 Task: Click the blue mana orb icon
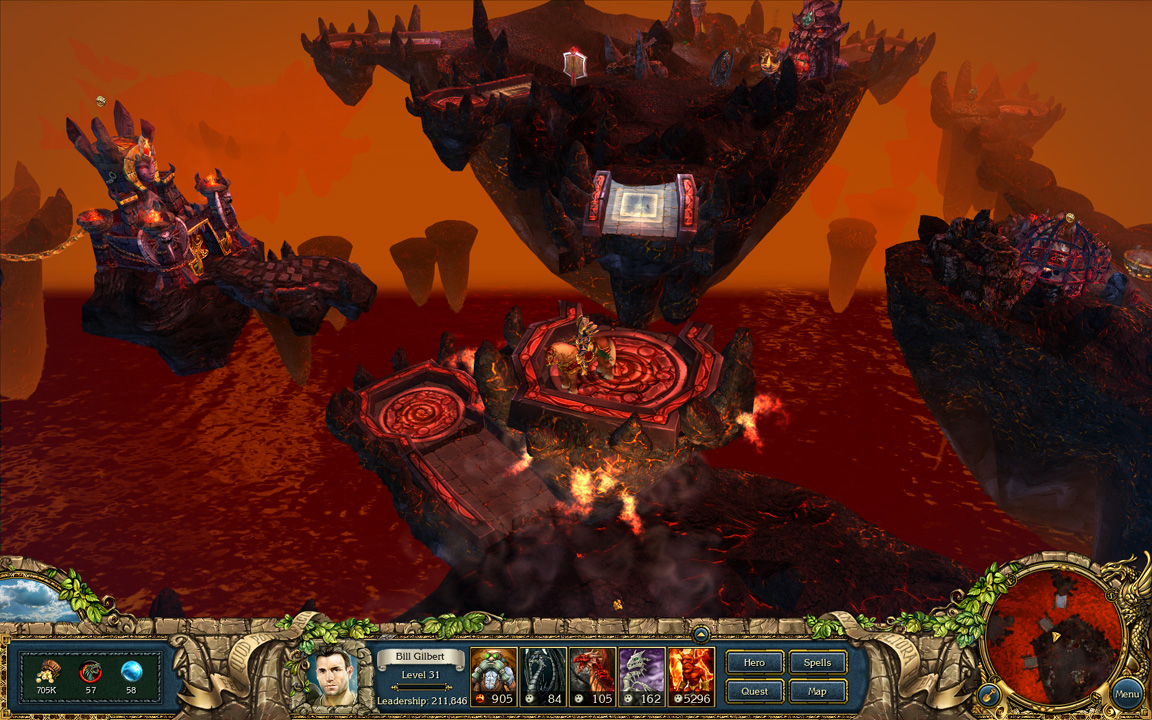pos(131,672)
